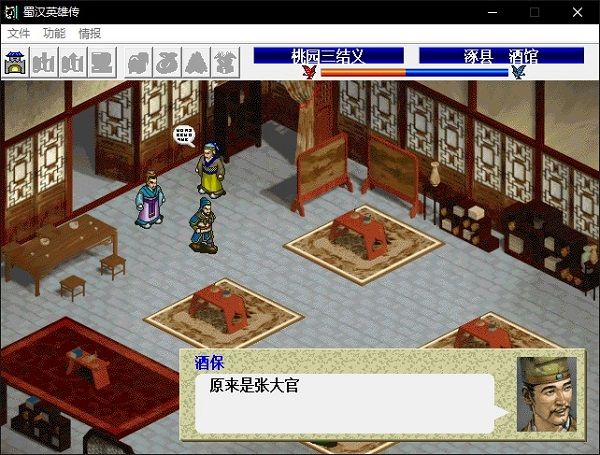The height and width of the screenshot is (455, 600).
Task: Open the 文件 menu
Action: coord(18,33)
